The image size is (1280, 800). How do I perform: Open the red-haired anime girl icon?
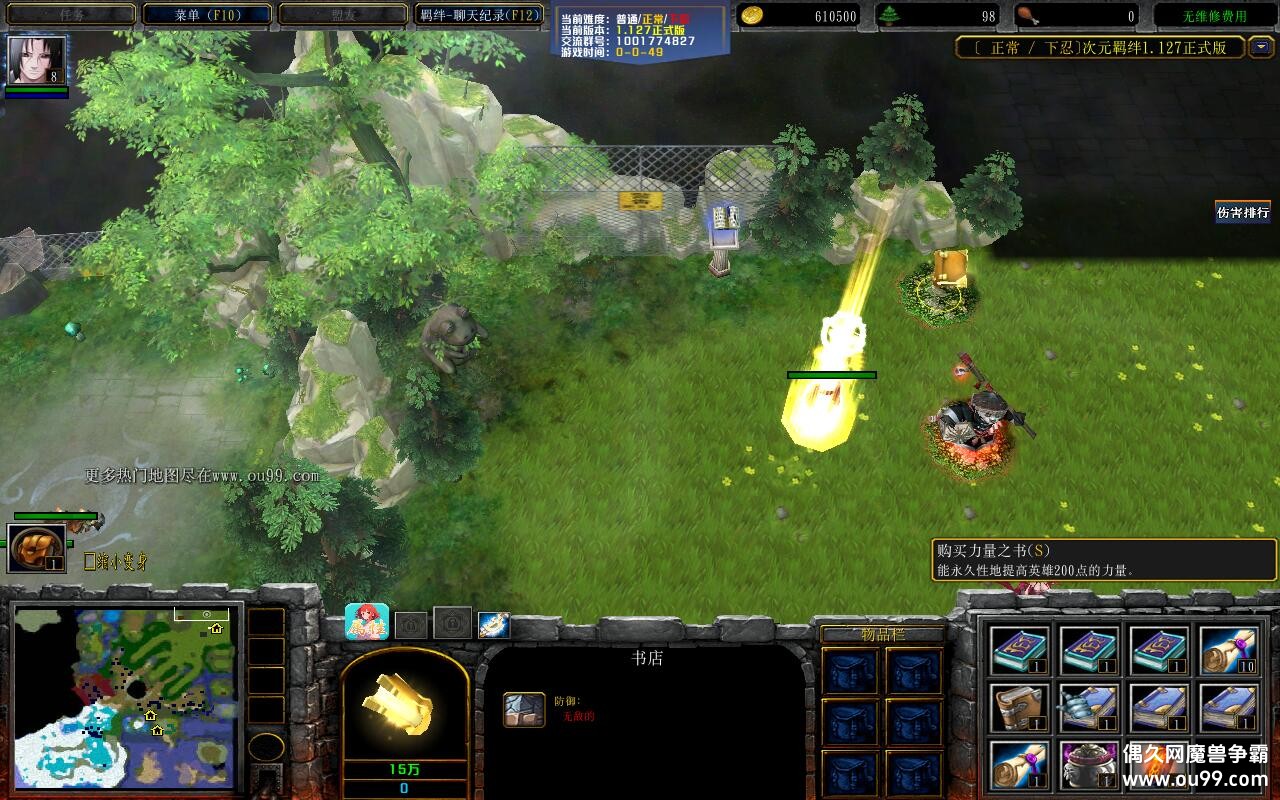366,622
